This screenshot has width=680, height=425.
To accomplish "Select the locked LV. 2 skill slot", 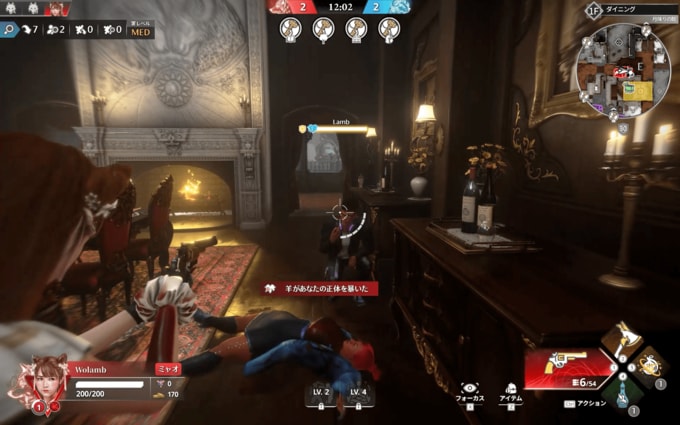I will [321, 396].
